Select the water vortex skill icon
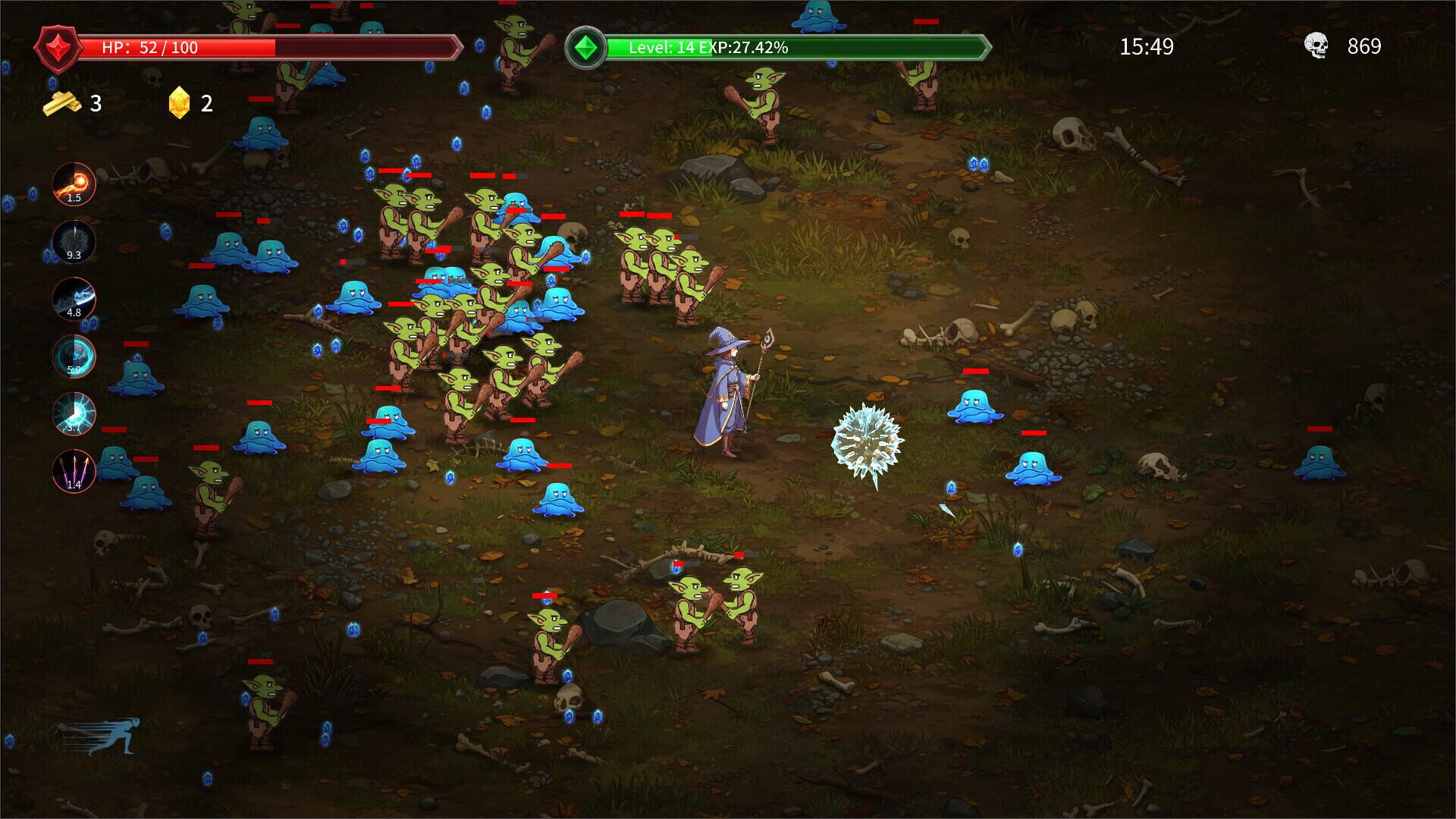1456x819 pixels. click(x=74, y=356)
